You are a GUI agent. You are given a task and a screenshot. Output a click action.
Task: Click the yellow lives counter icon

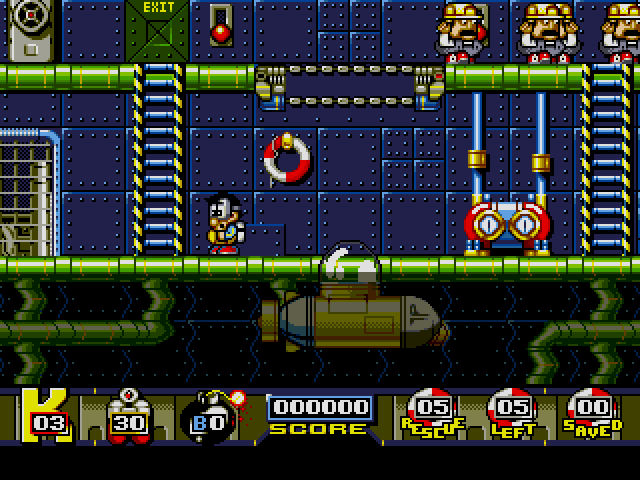tap(46, 414)
